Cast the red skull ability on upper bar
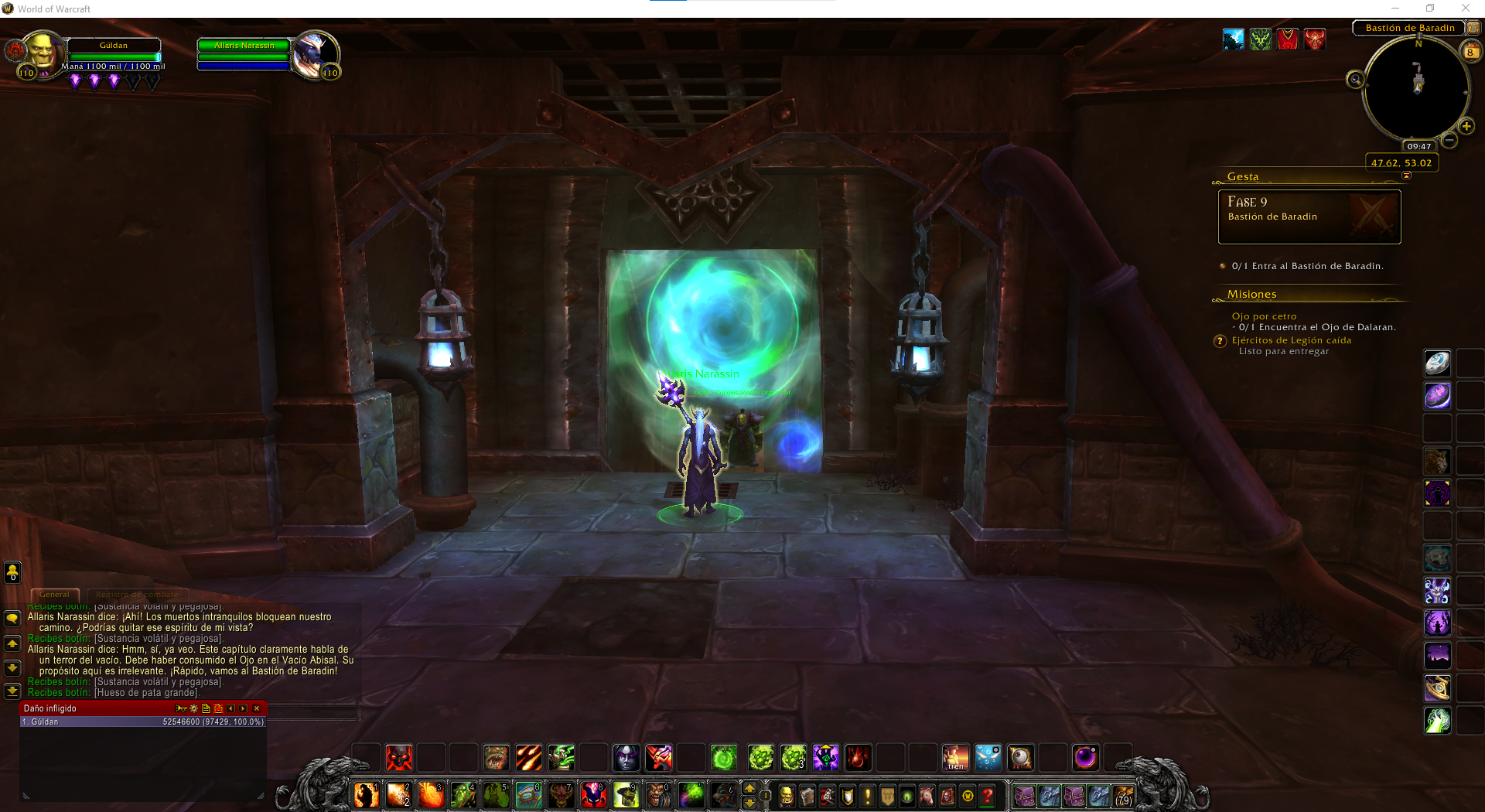Viewport: 1485px width, 812px height. 398,758
